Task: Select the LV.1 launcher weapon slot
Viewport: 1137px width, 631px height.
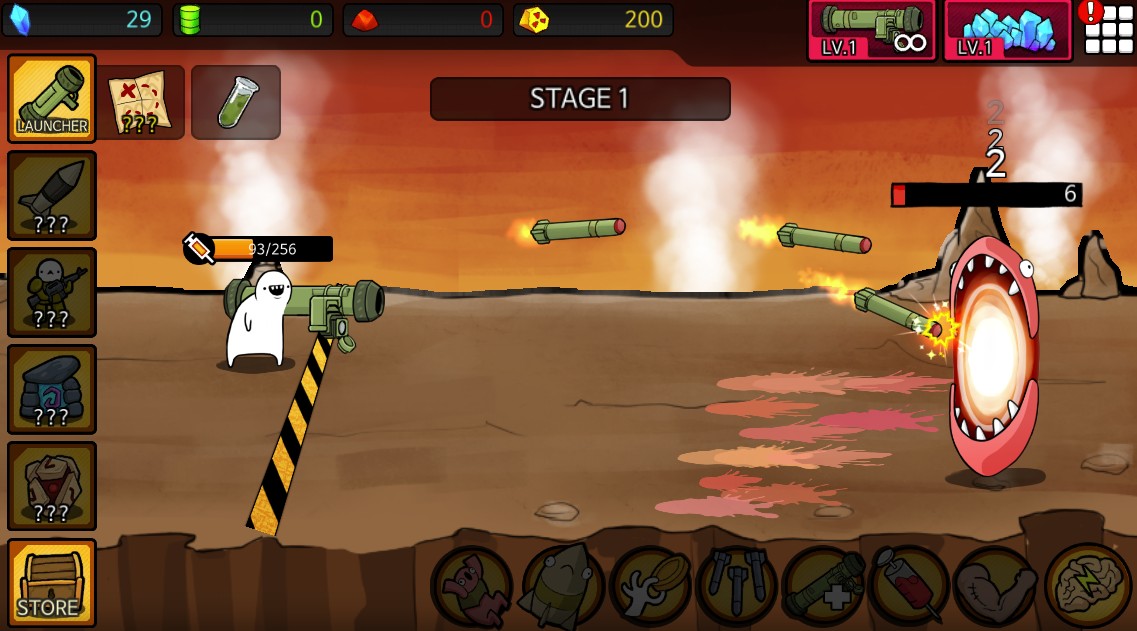Action: 871,30
